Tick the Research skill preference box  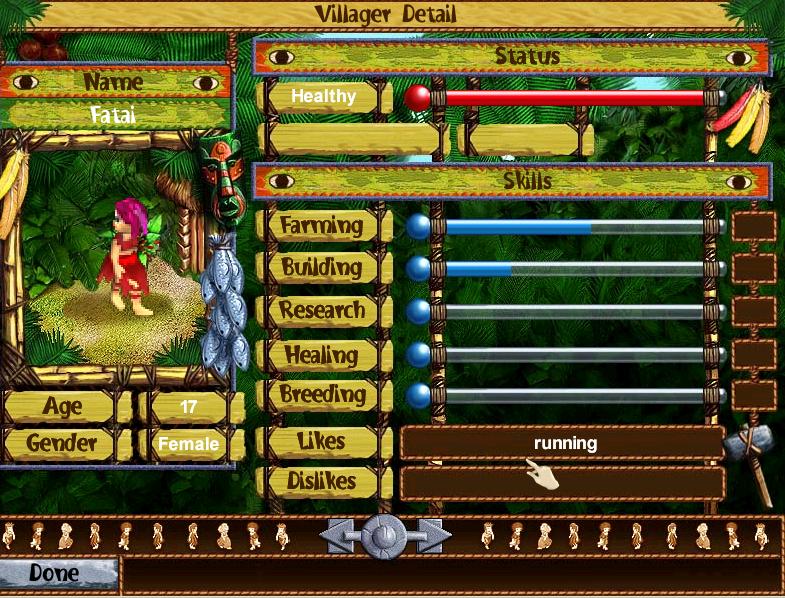(753, 311)
